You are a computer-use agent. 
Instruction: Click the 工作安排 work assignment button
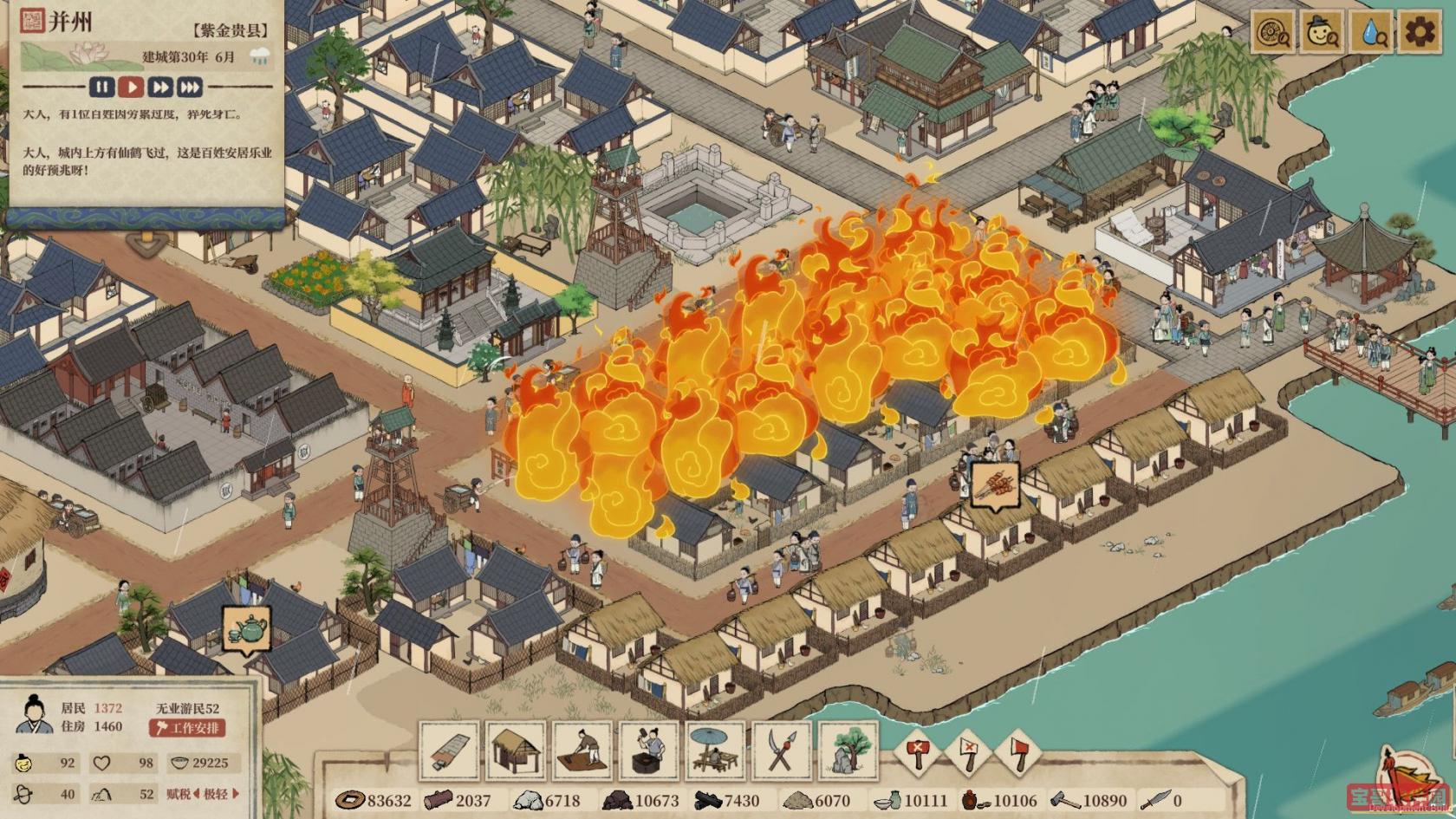click(187, 728)
